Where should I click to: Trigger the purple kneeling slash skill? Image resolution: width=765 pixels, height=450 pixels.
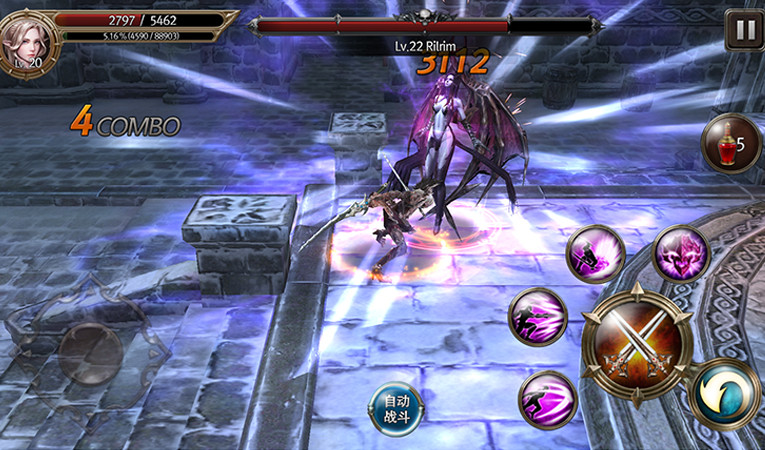[x=596, y=254]
